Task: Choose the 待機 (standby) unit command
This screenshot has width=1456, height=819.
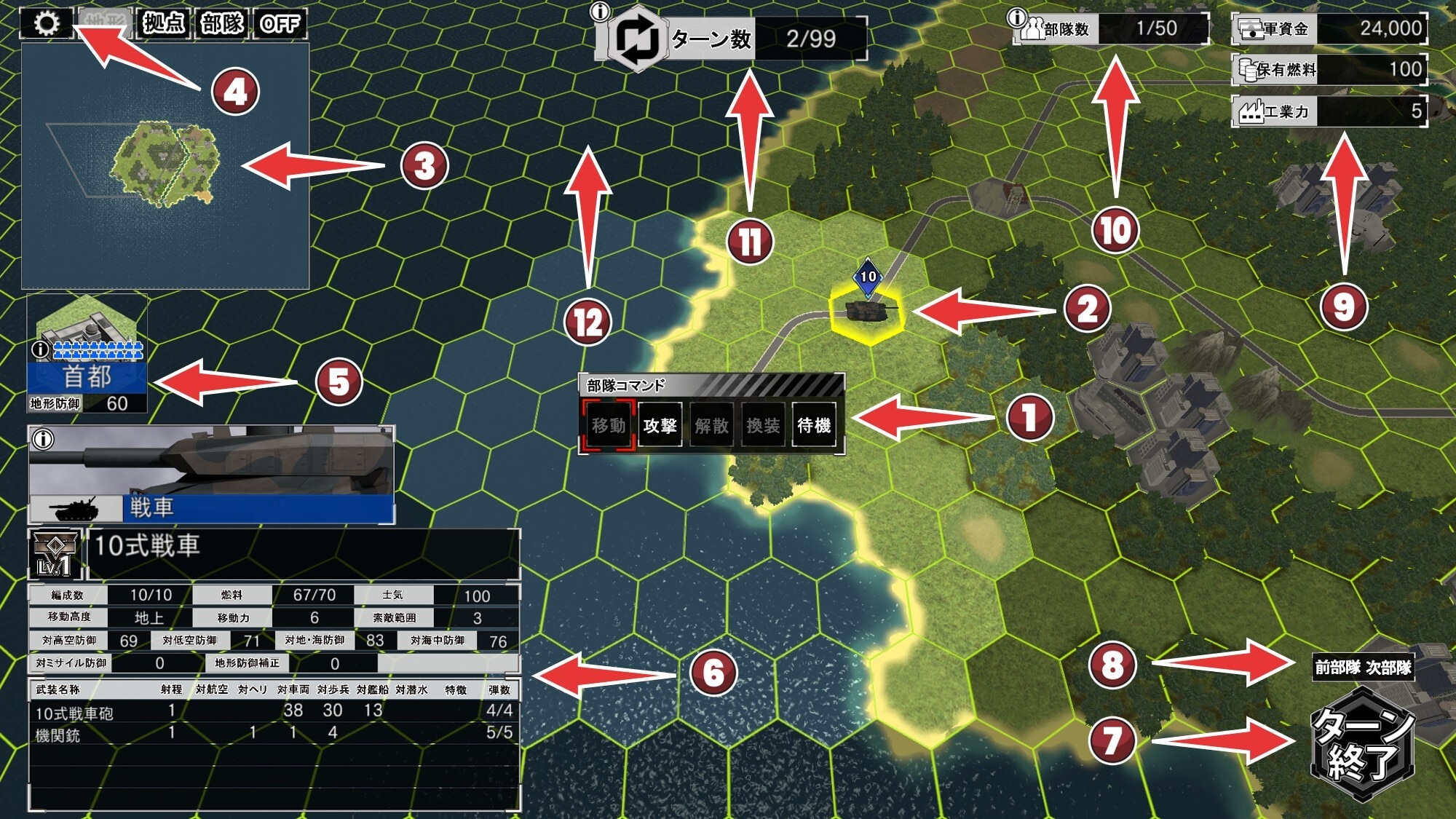Action: 814,426
